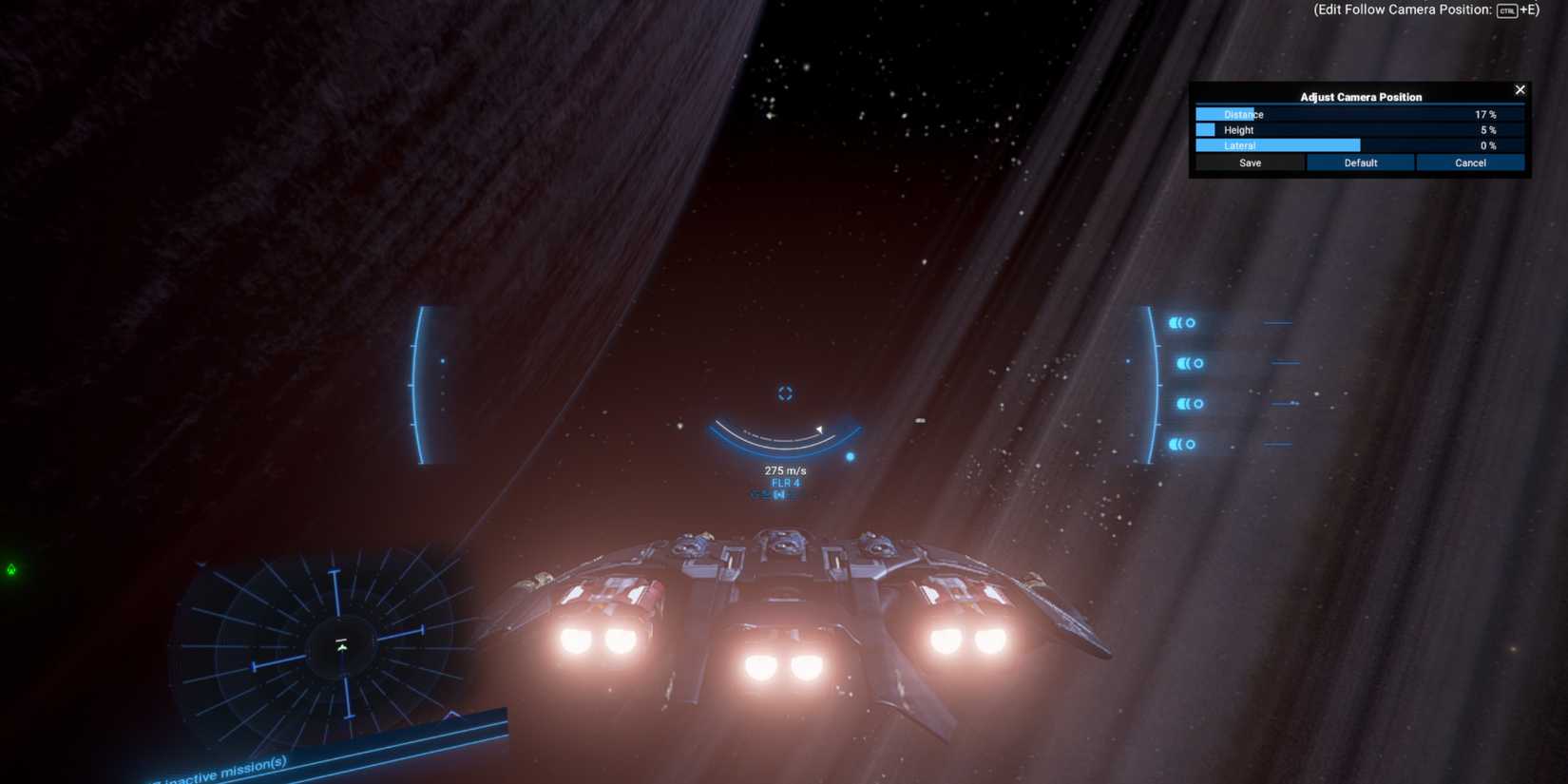Select the topmost weapon hardpoint icon
The height and width of the screenshot is (784, 1568).
point(1183,323)
